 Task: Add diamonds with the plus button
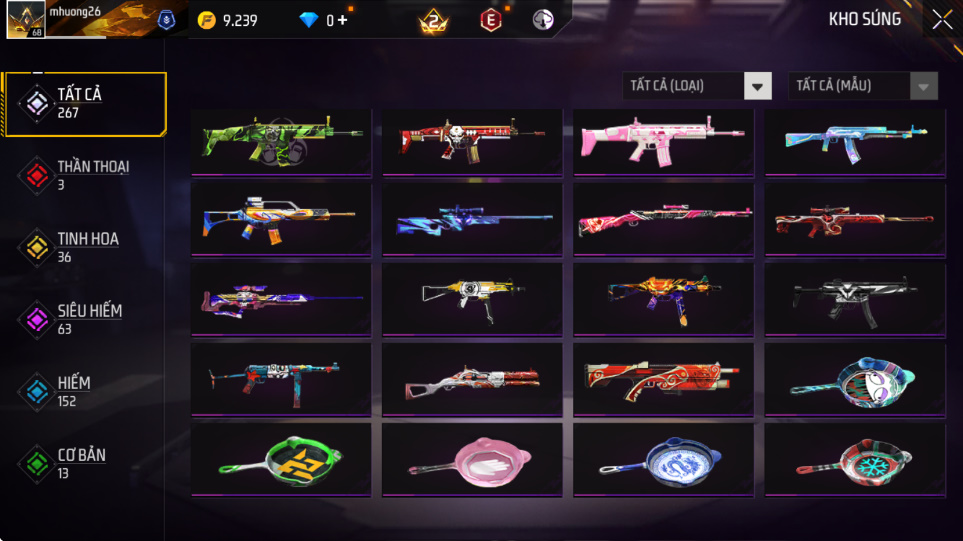[342, 20]
